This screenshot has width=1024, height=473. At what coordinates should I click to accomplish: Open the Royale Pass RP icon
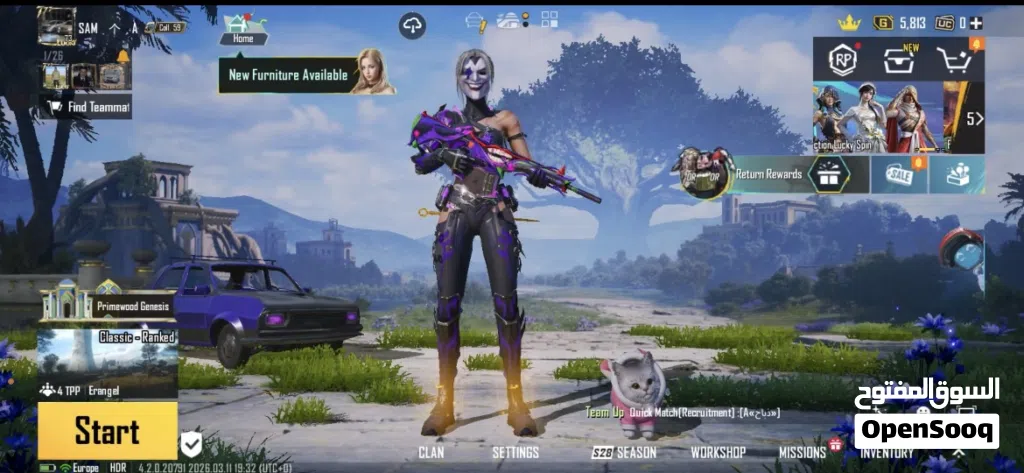click(843, 59)
